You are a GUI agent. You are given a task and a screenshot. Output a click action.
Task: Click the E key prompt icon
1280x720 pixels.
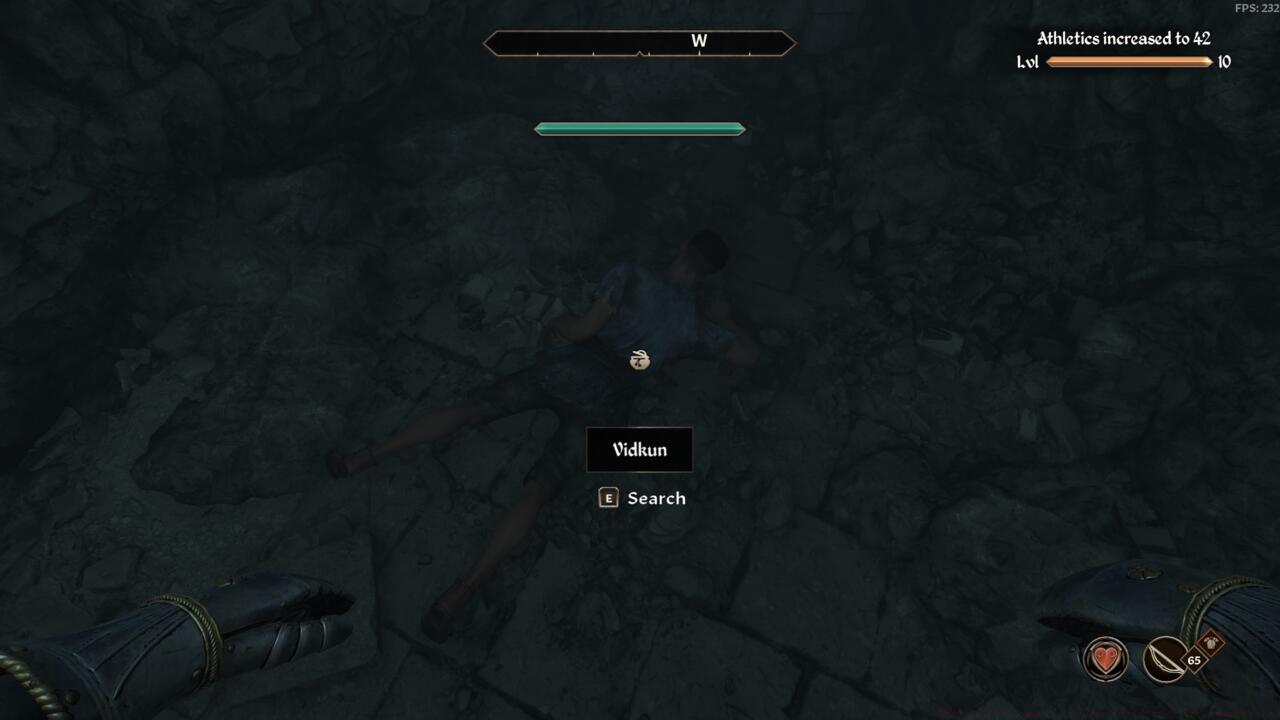coord(608,497)
